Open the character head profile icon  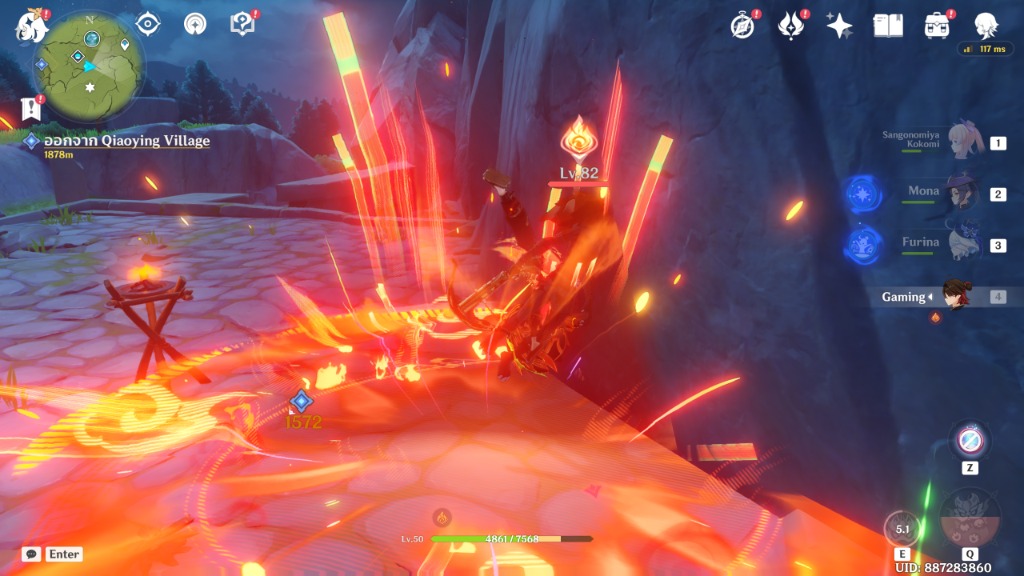click(x=986, y=25)
